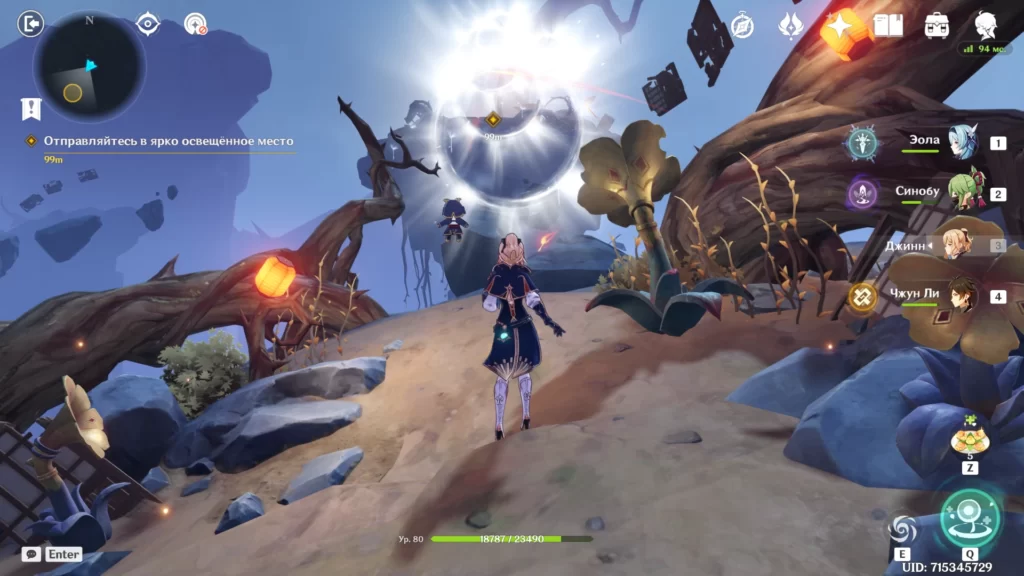
Task: Open the character profile head icon
Action: (985, 25)
